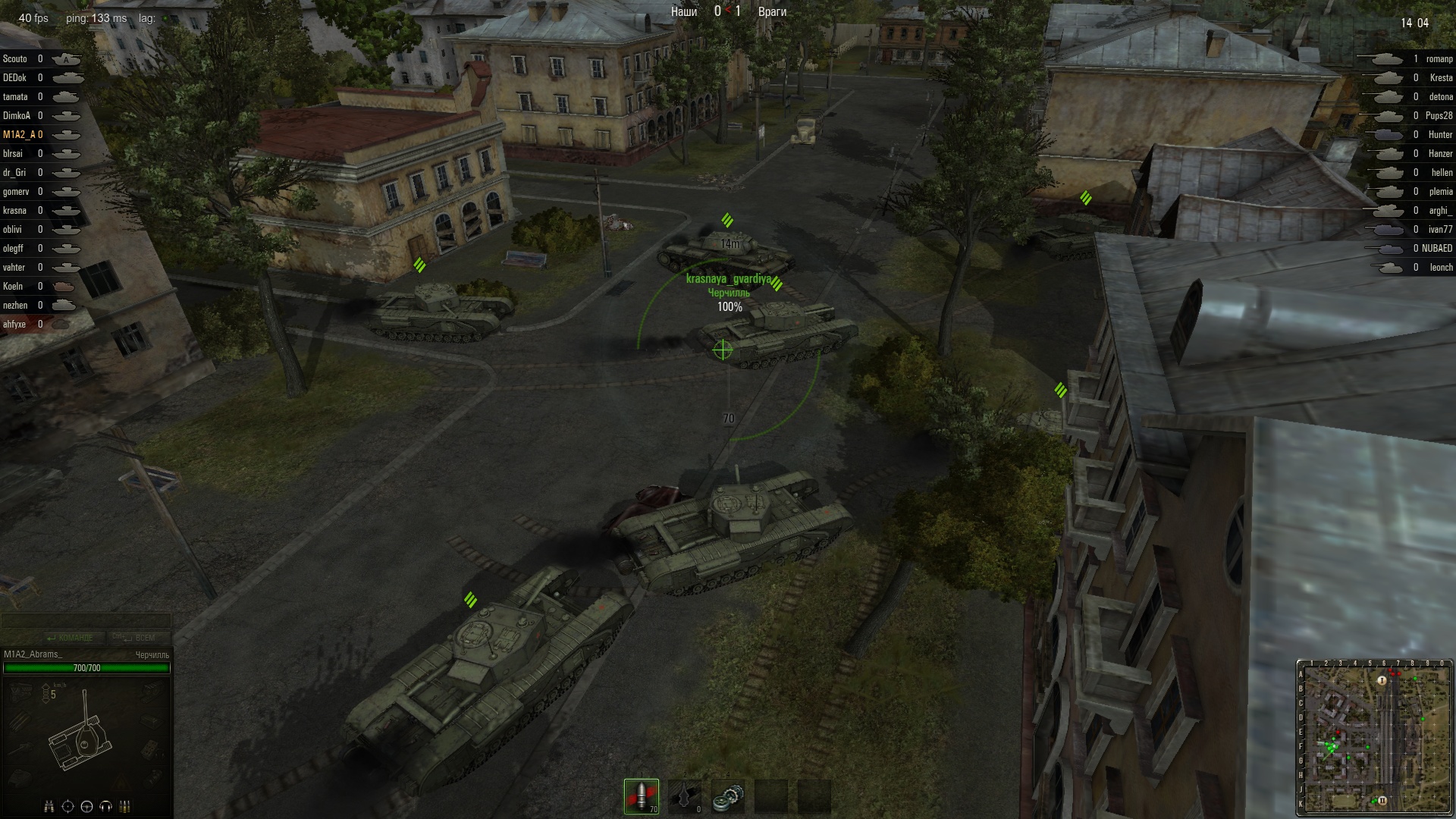Select ally Scouto in the team list
The image size is (1456, 819).
(x=15, y=59)
